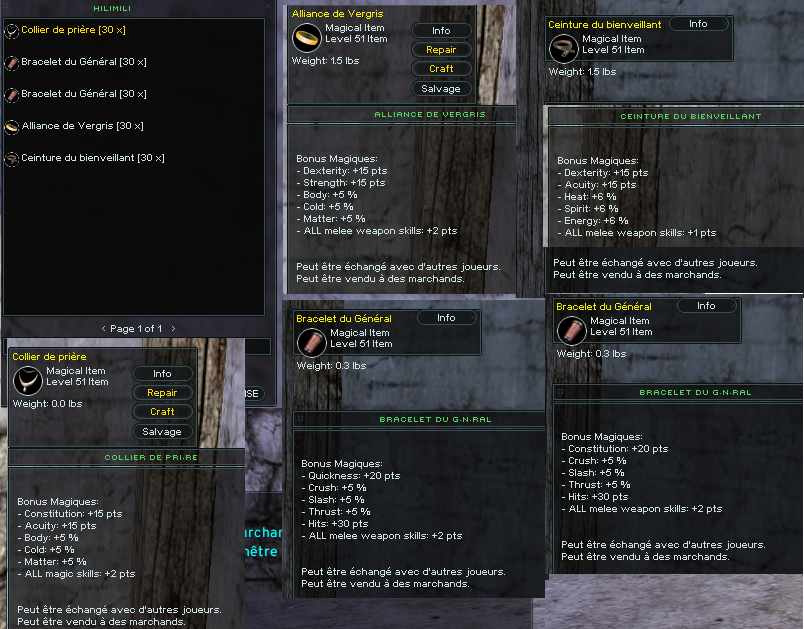
Task: Click the Alliance de Vergris ring icon
Action: coord(305,37)
